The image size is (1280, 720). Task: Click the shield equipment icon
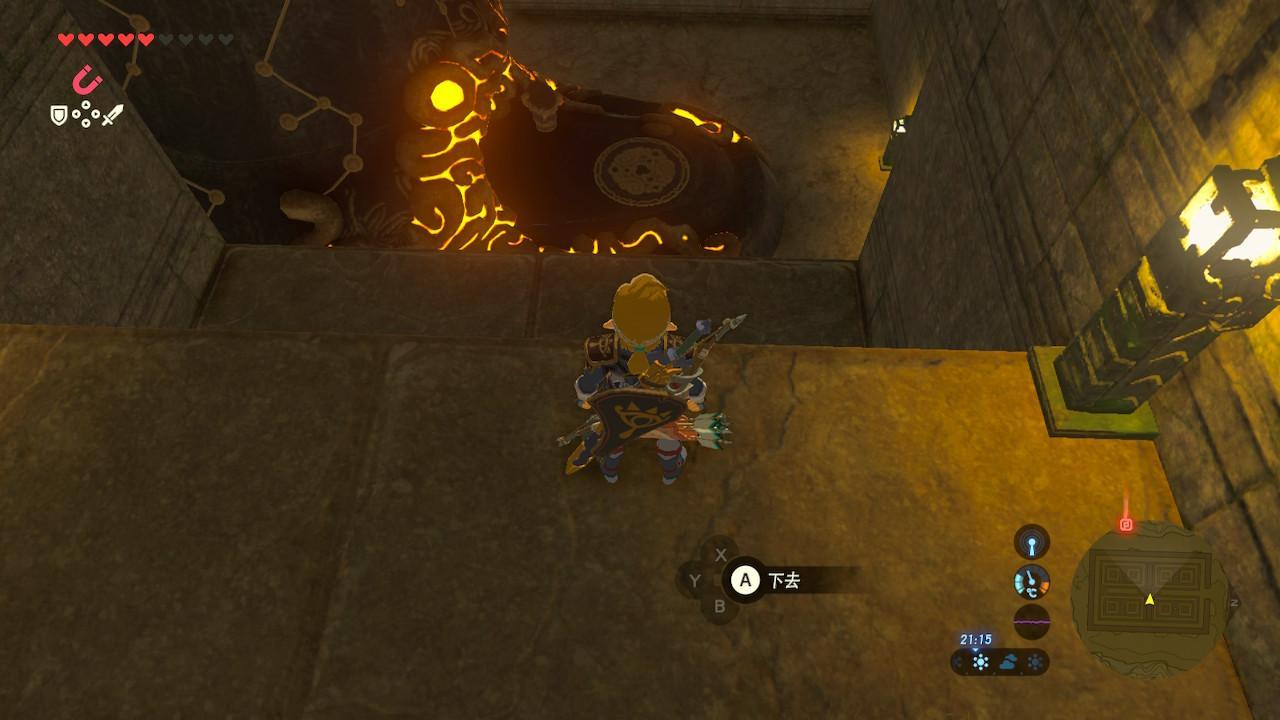point(59,116)
